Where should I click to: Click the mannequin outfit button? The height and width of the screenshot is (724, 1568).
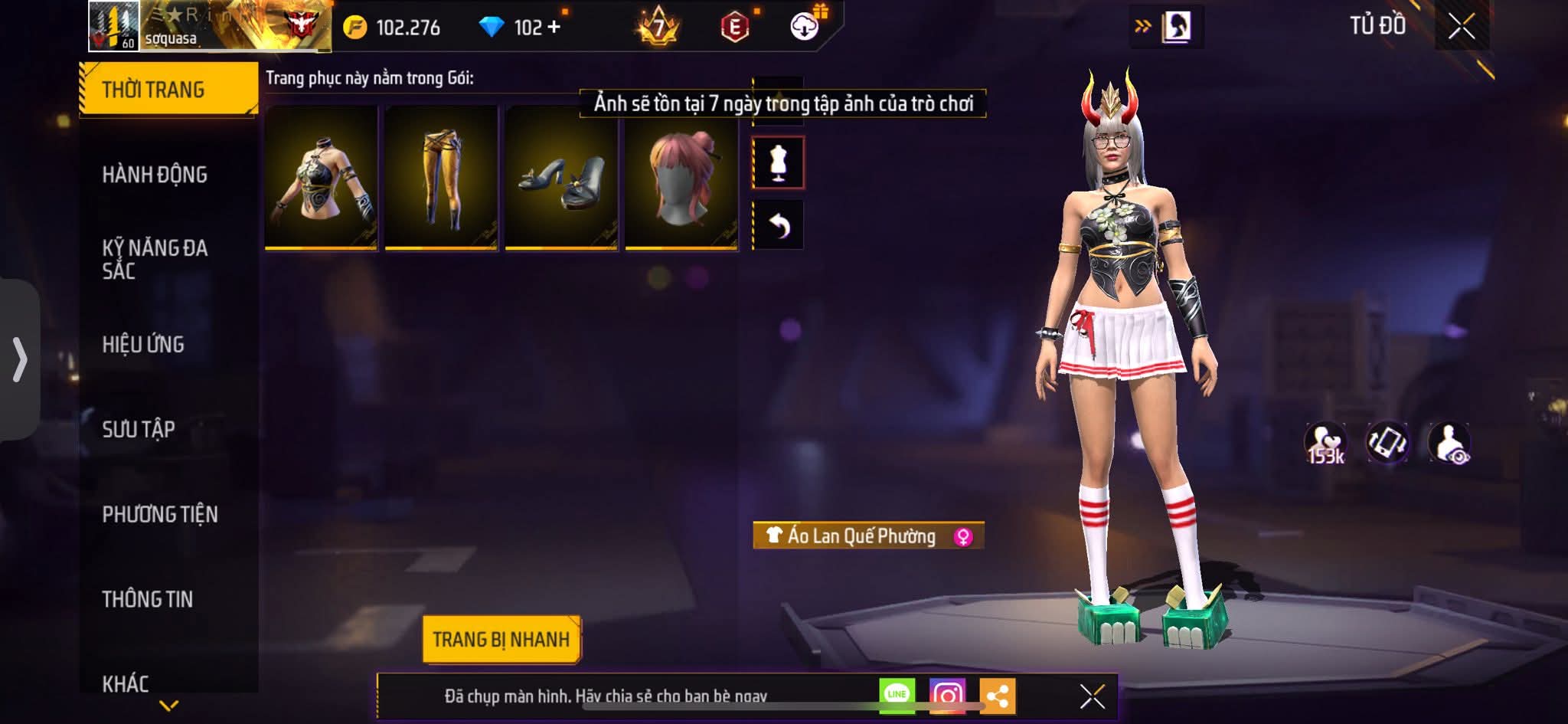click(779, 162)
